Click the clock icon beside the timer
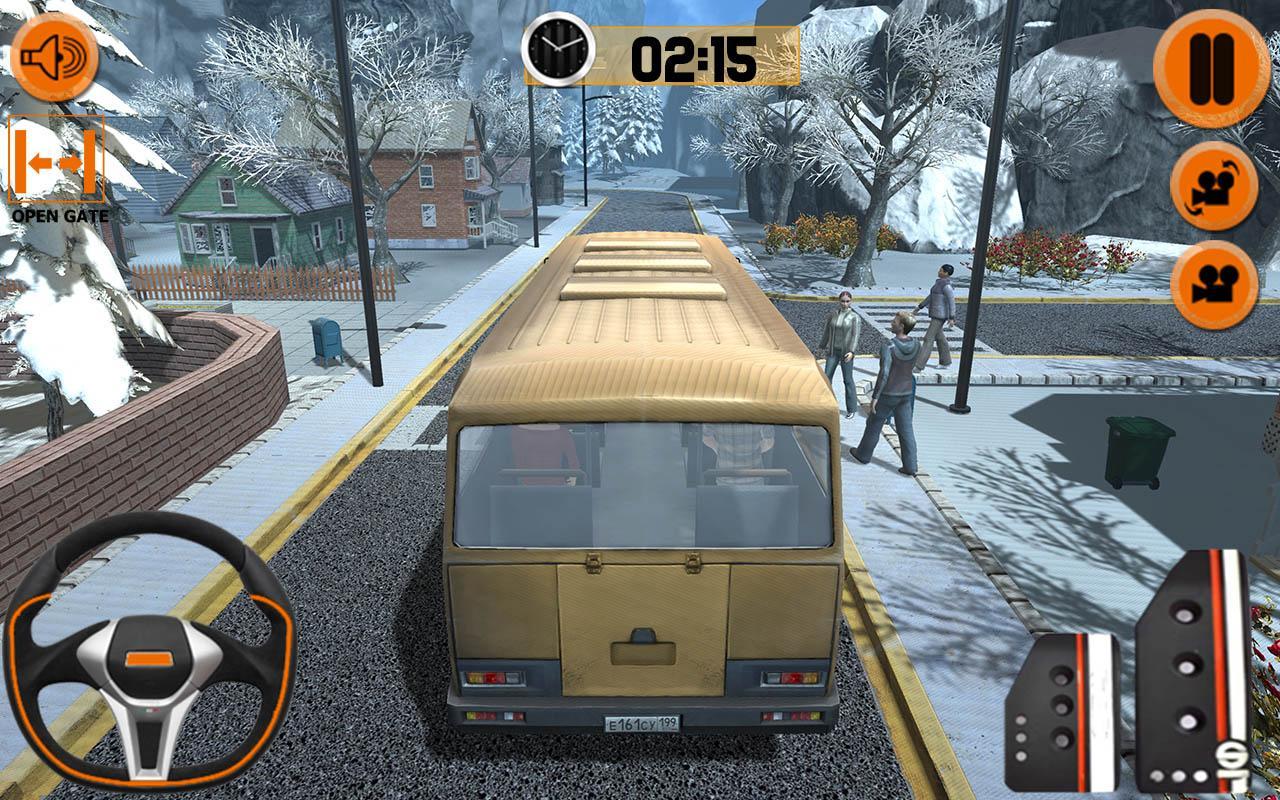Screen dimensions: 1280x800 click(557, 48)
